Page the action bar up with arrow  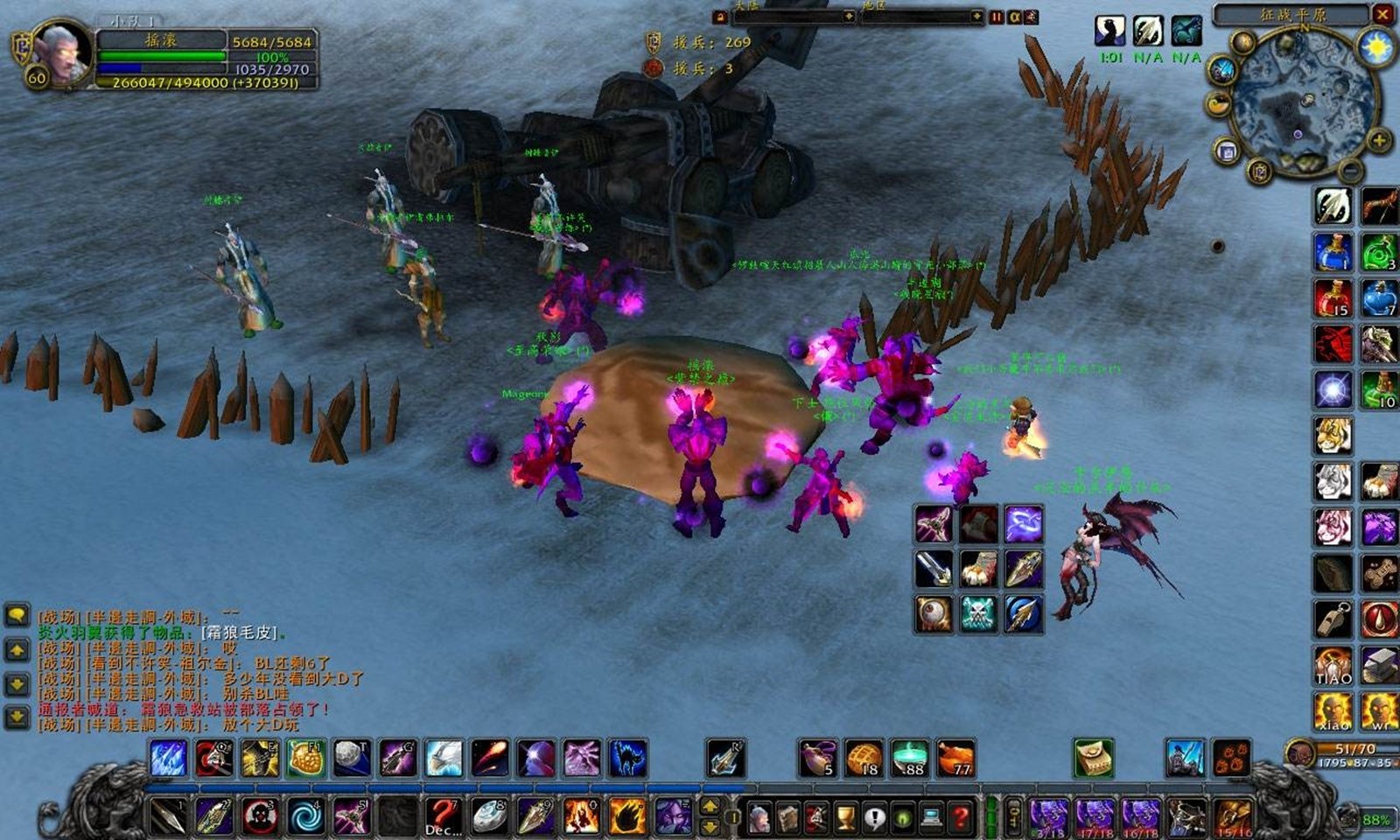coord(710,807)
